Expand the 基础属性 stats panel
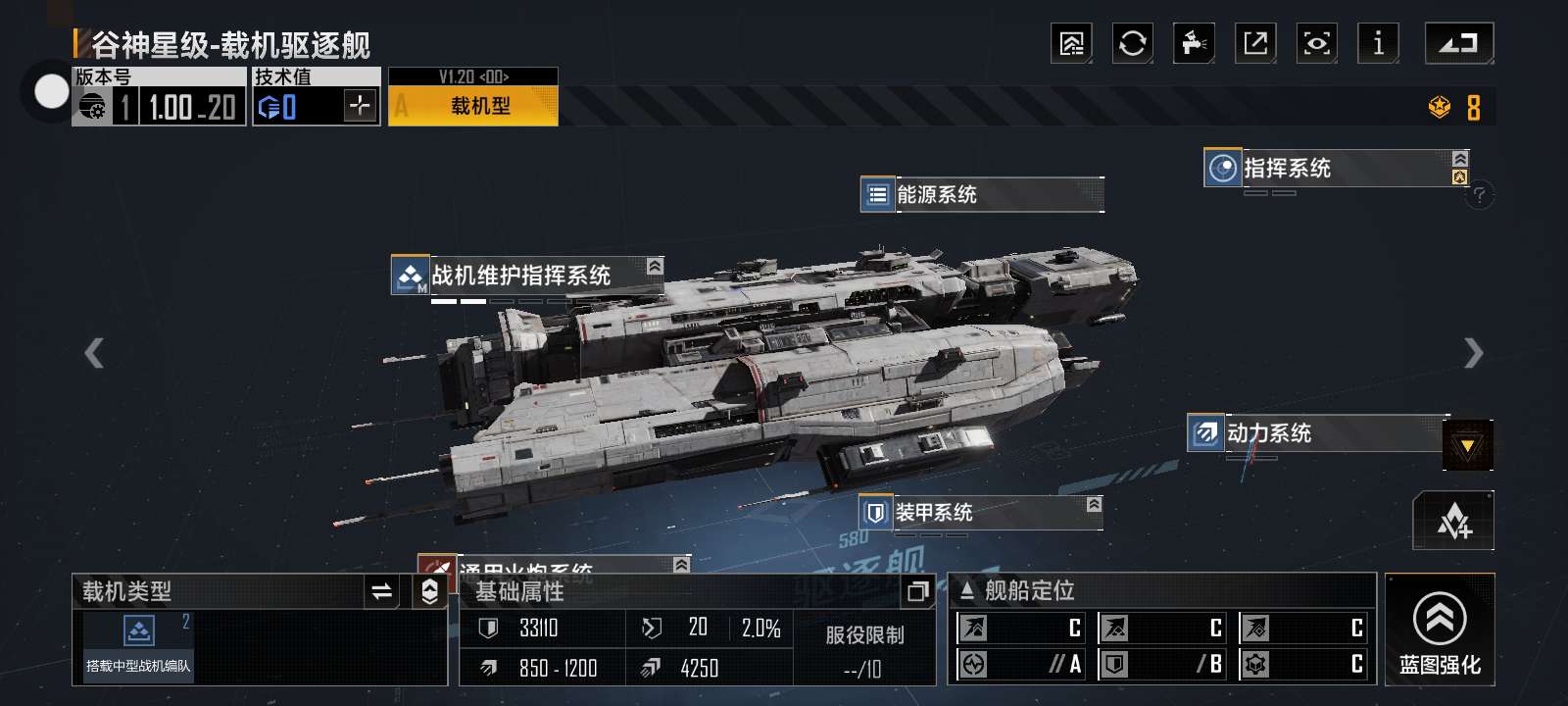This screenshot has height=706, width=1568. click(x=917, y=590)
